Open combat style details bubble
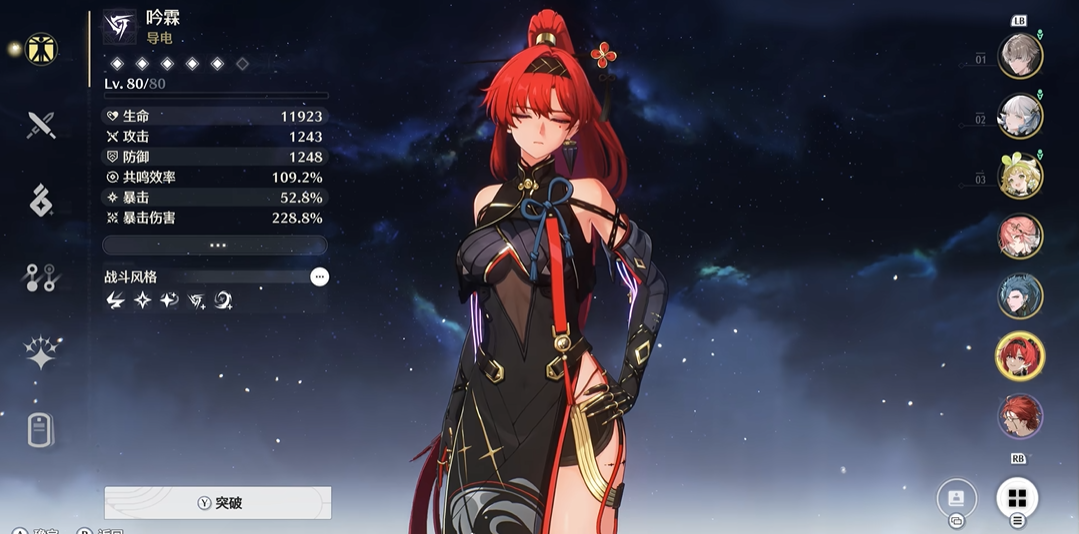The width and height of the screenshot is (1079, 534). coord(319,277)
